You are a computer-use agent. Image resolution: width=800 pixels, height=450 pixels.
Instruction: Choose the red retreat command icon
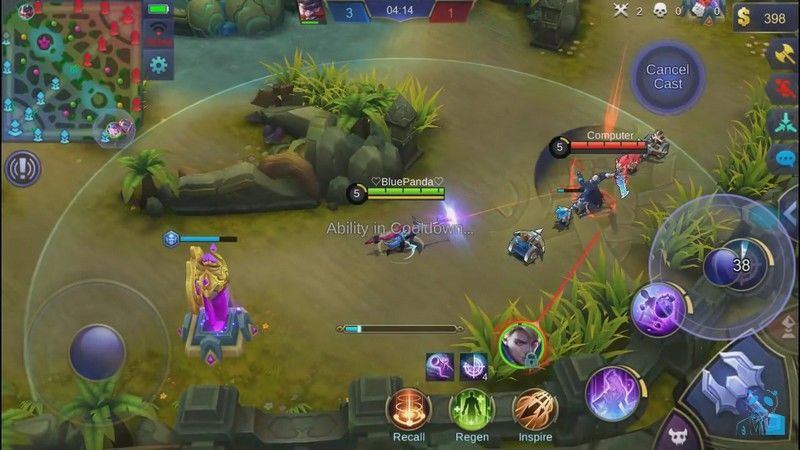(x=783, y=90)
